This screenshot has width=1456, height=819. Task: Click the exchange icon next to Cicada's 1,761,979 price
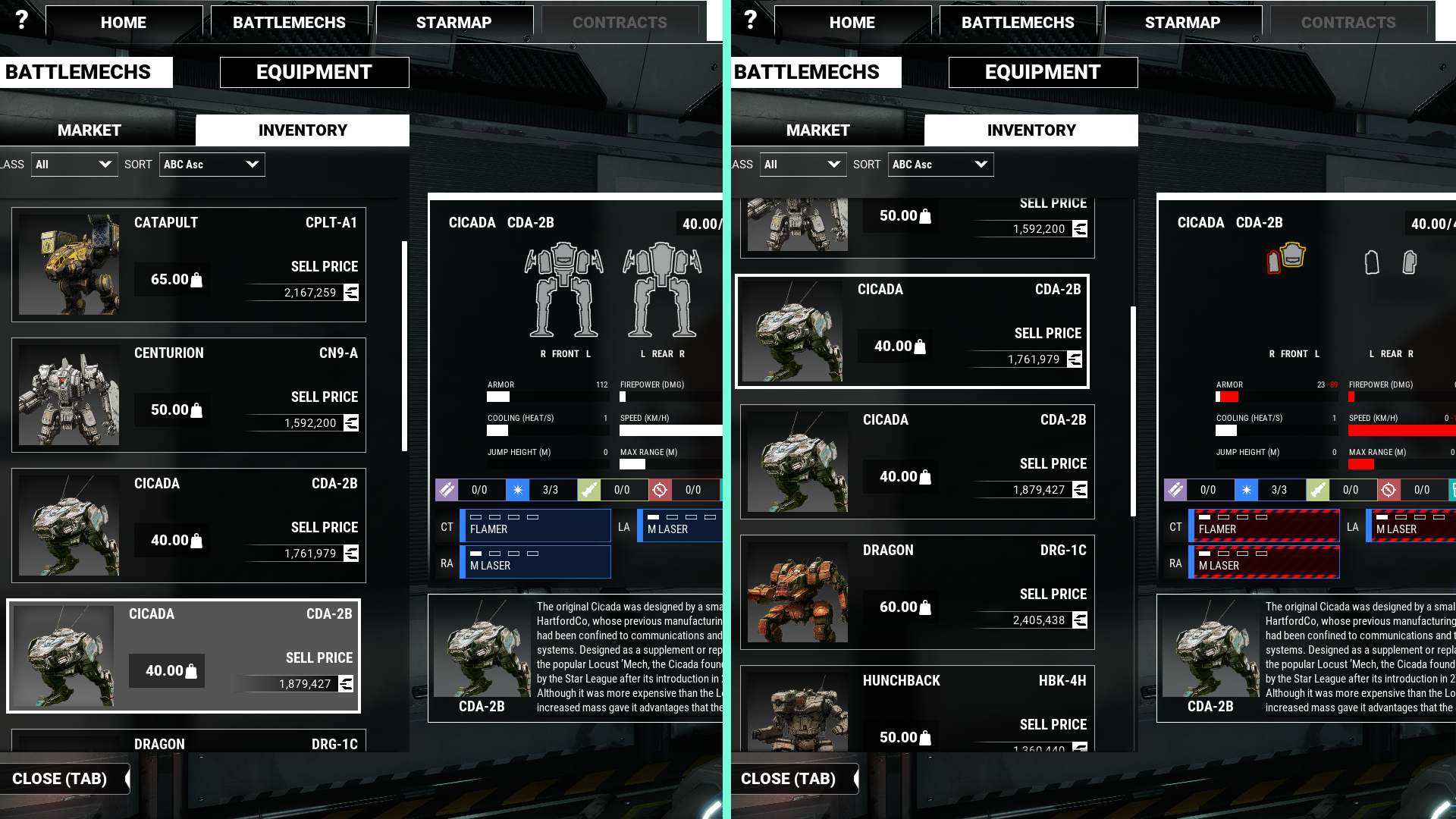pyautogui.click(x=350, y=554)
